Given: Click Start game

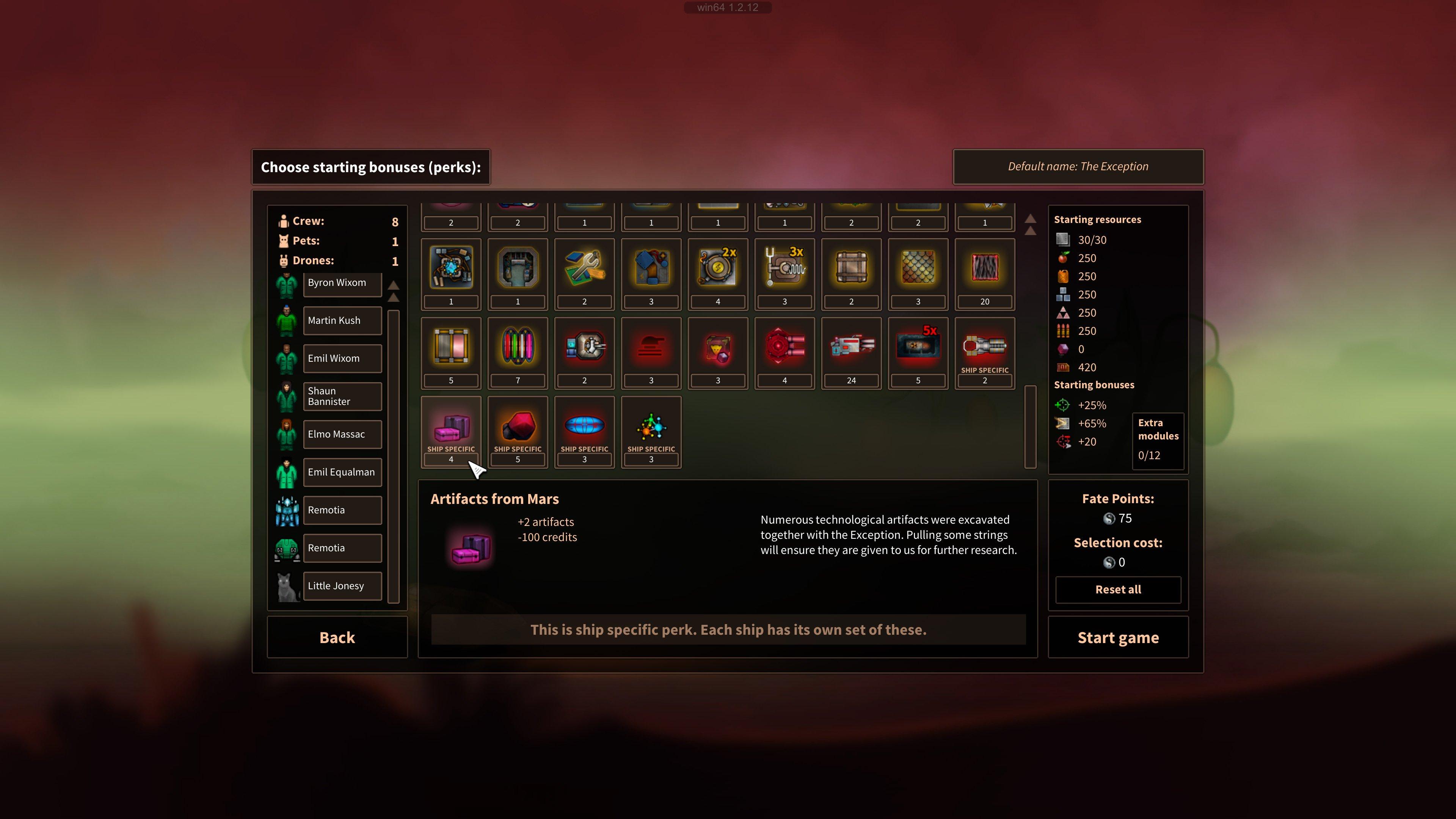Looking at the screenshot, I should point(1118,637).
